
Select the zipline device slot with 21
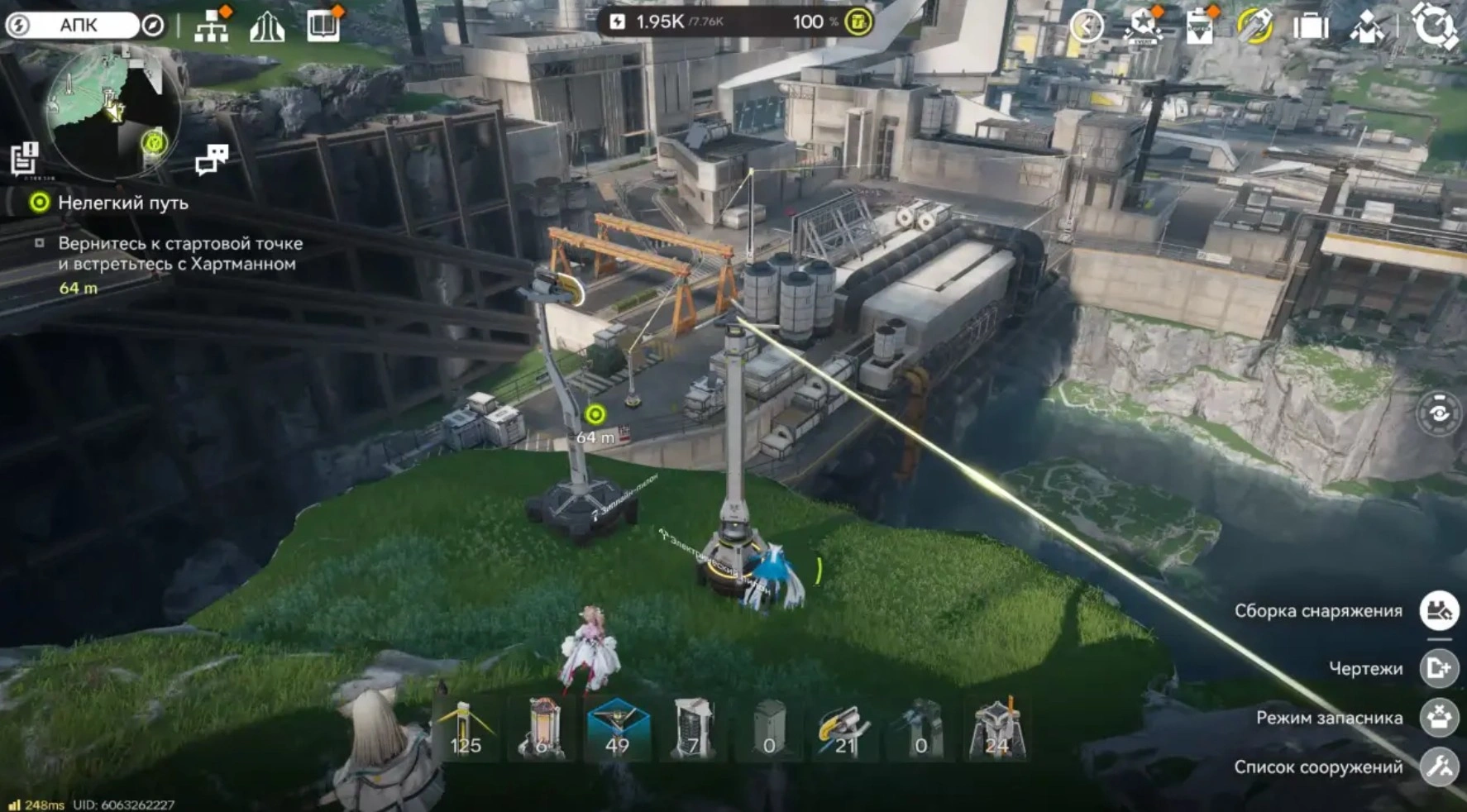(843, 728)
